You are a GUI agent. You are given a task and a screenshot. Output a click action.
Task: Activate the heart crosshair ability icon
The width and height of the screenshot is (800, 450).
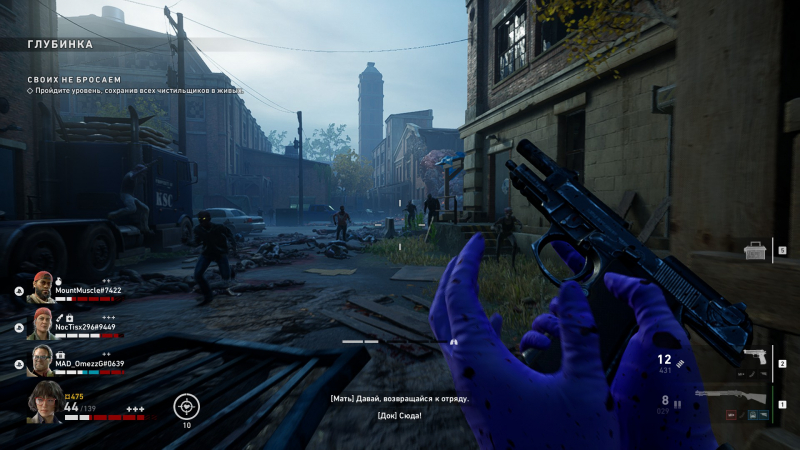[x=186, y=405]
